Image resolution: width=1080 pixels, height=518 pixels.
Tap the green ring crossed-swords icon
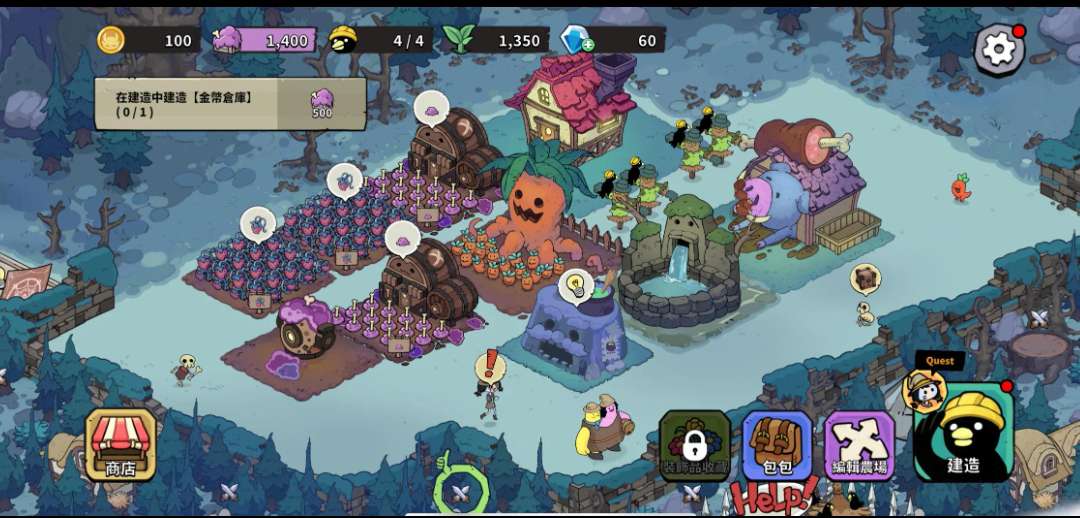(460, 490)
